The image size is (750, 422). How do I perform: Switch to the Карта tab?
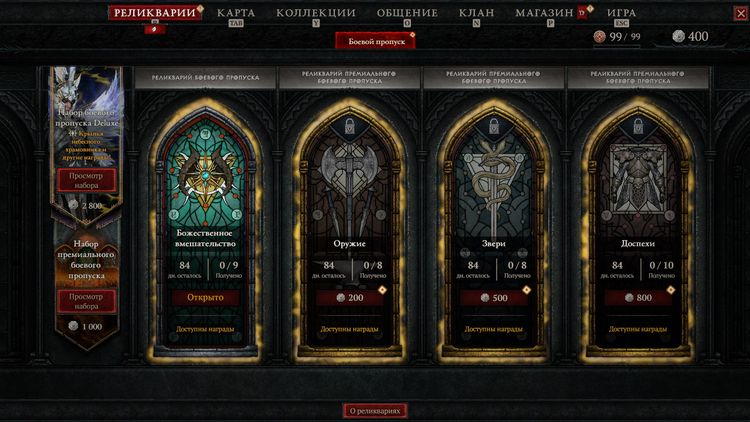click(236, 13)
